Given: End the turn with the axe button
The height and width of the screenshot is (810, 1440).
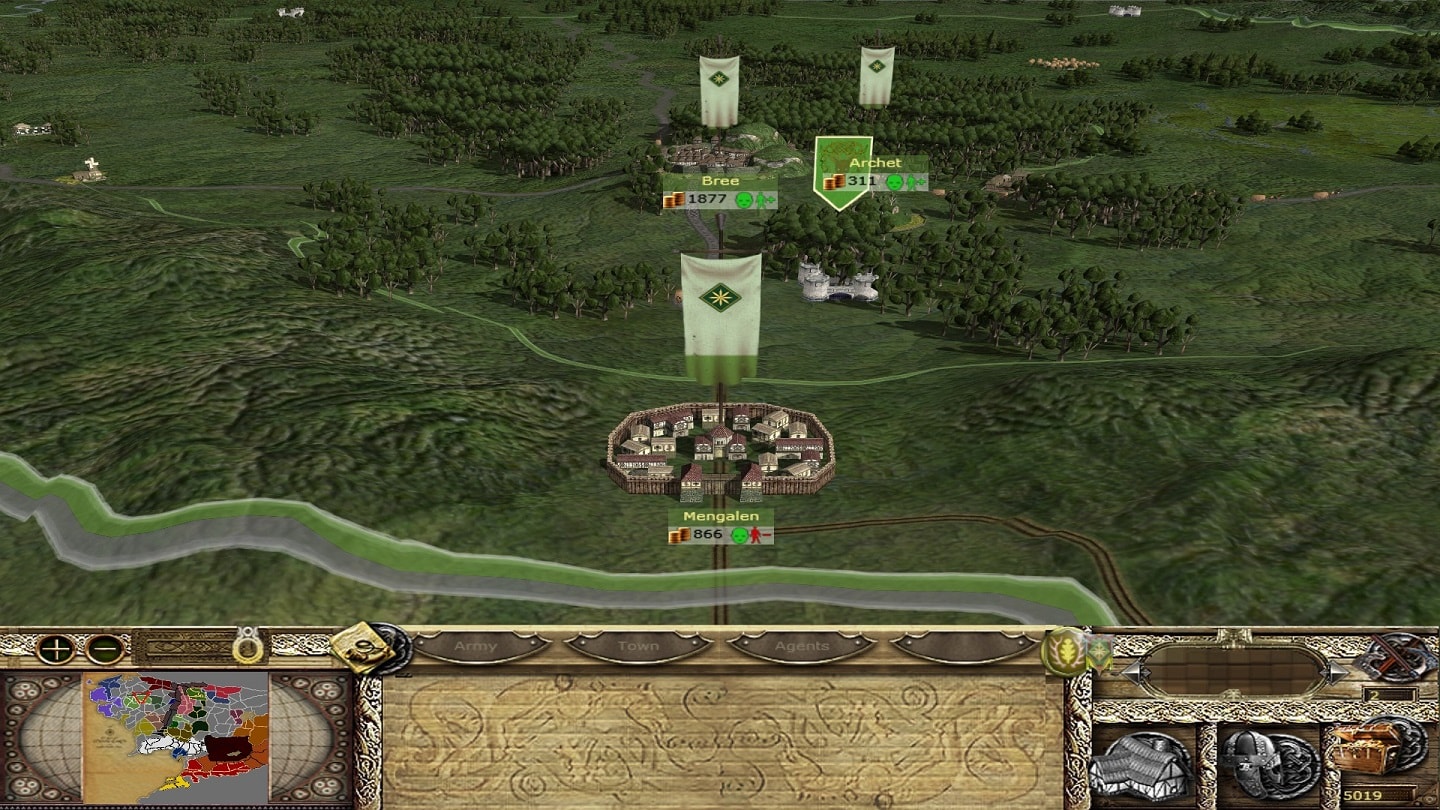Looking at the screenshot, I should pyautogui.click(x=1394, y=656).
